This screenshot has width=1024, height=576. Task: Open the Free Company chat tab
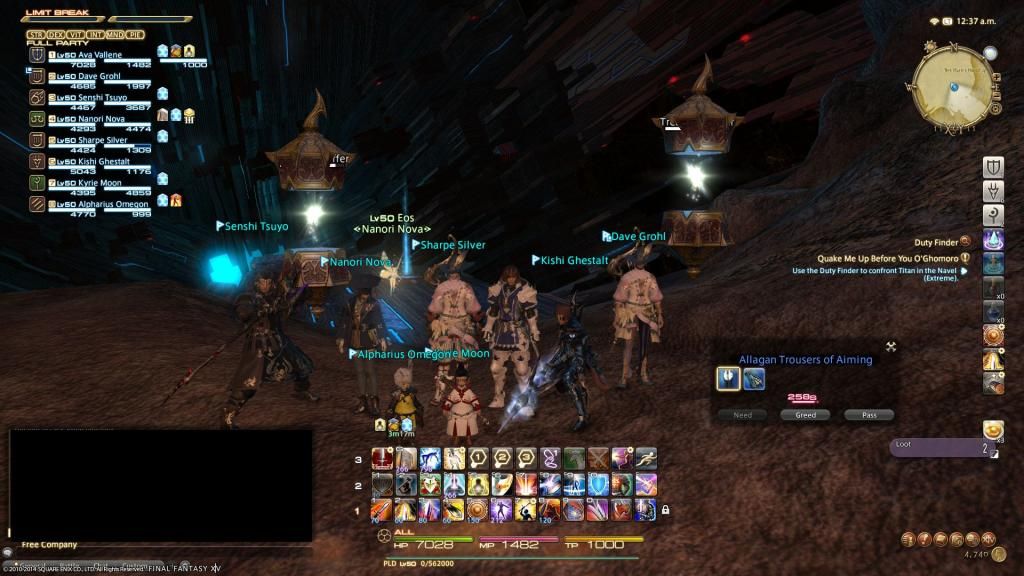pos(50,545)
